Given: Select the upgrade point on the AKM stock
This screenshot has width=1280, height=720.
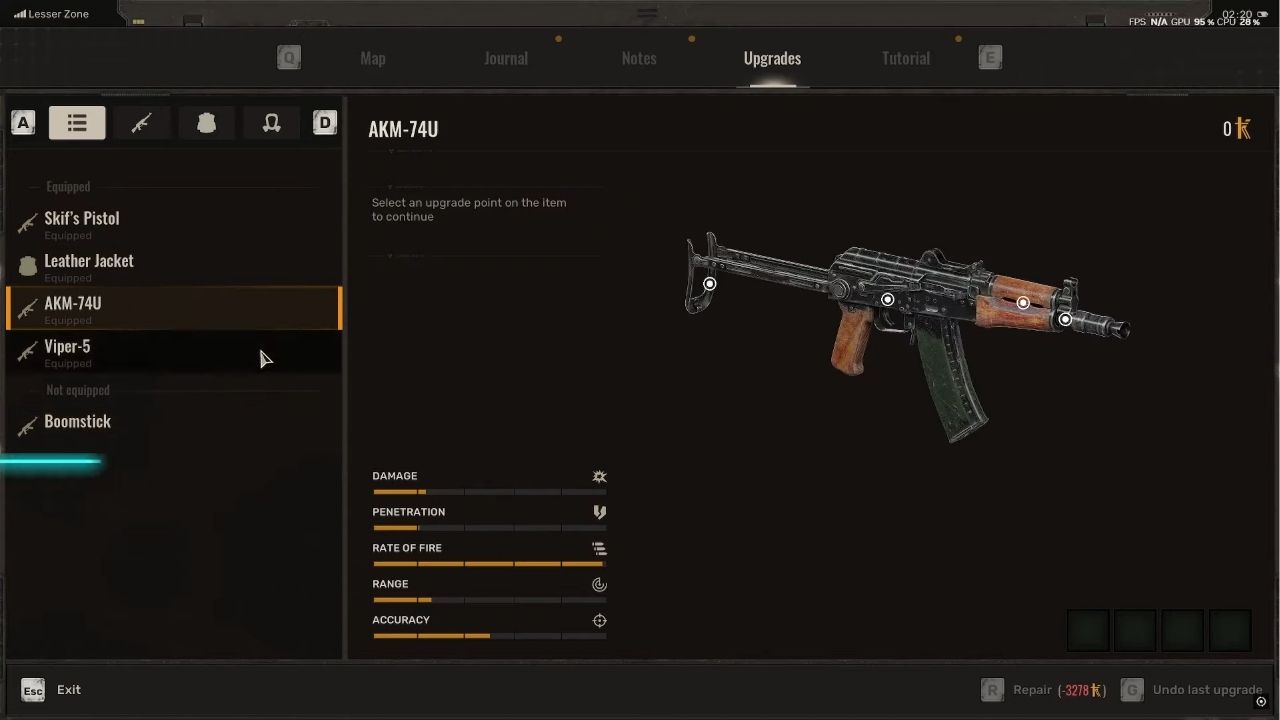Looking at the screenshot, I should tap(709, 284).
